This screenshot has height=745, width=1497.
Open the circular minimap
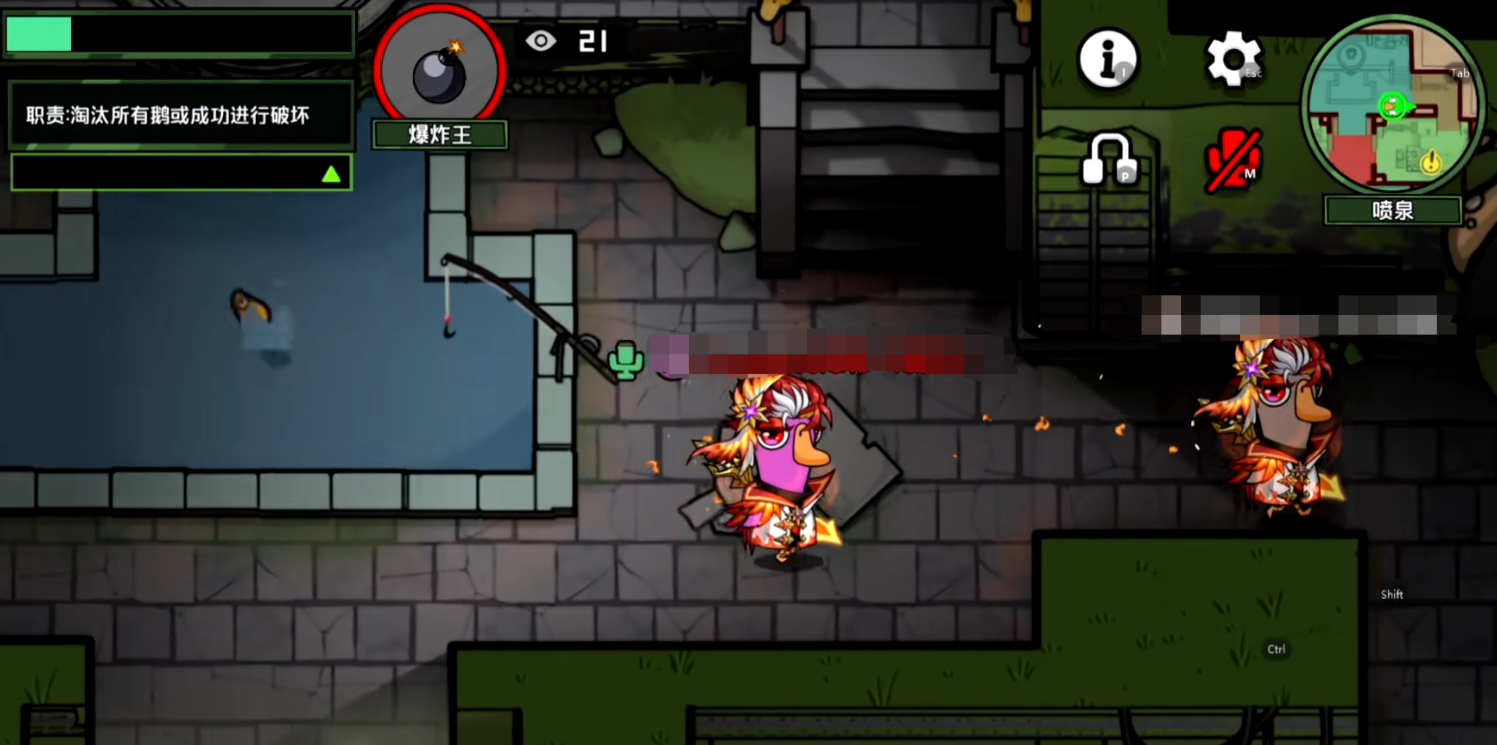[1392, 104]
